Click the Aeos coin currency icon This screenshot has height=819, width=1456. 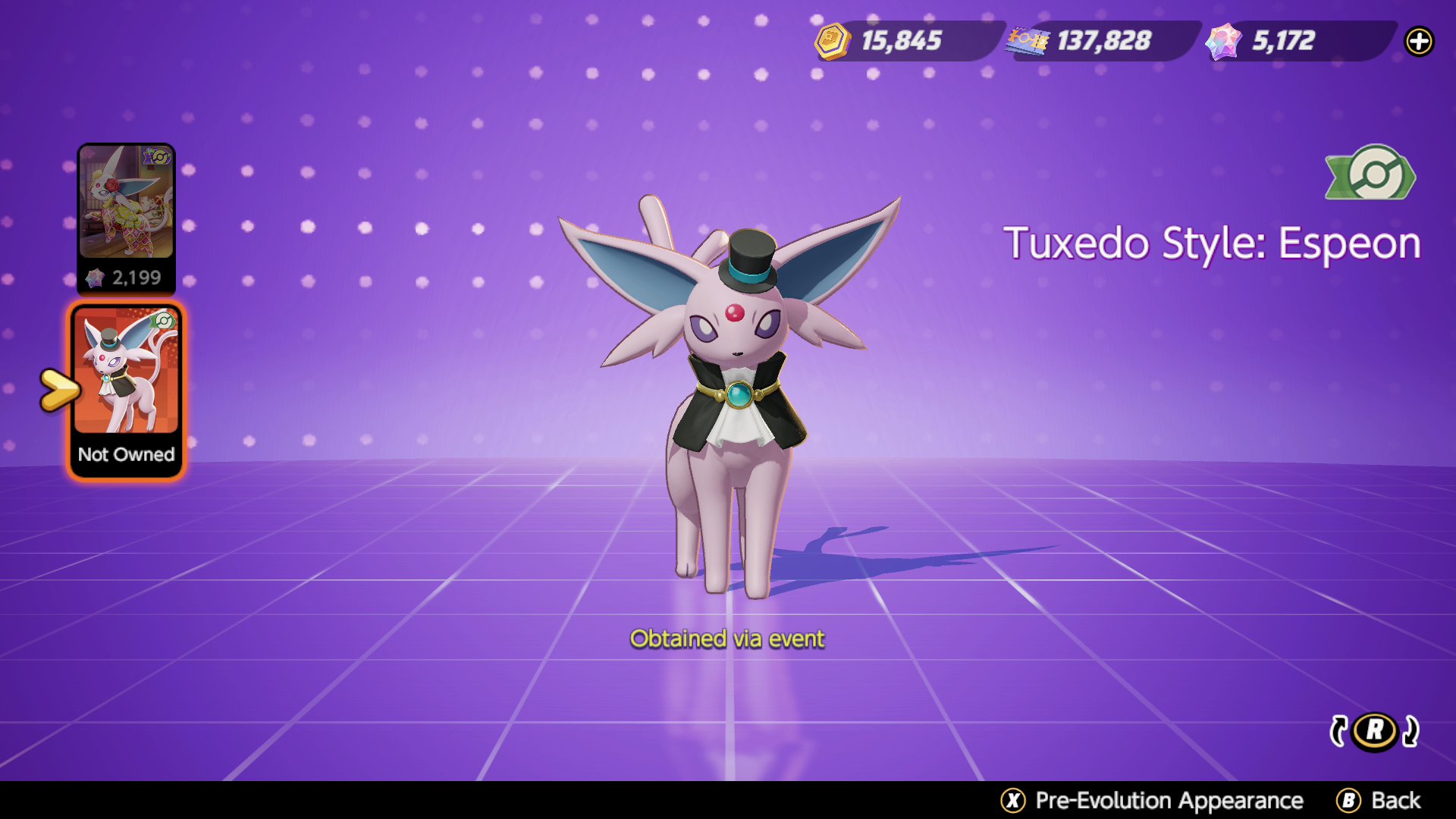click(x=832, y=42)
